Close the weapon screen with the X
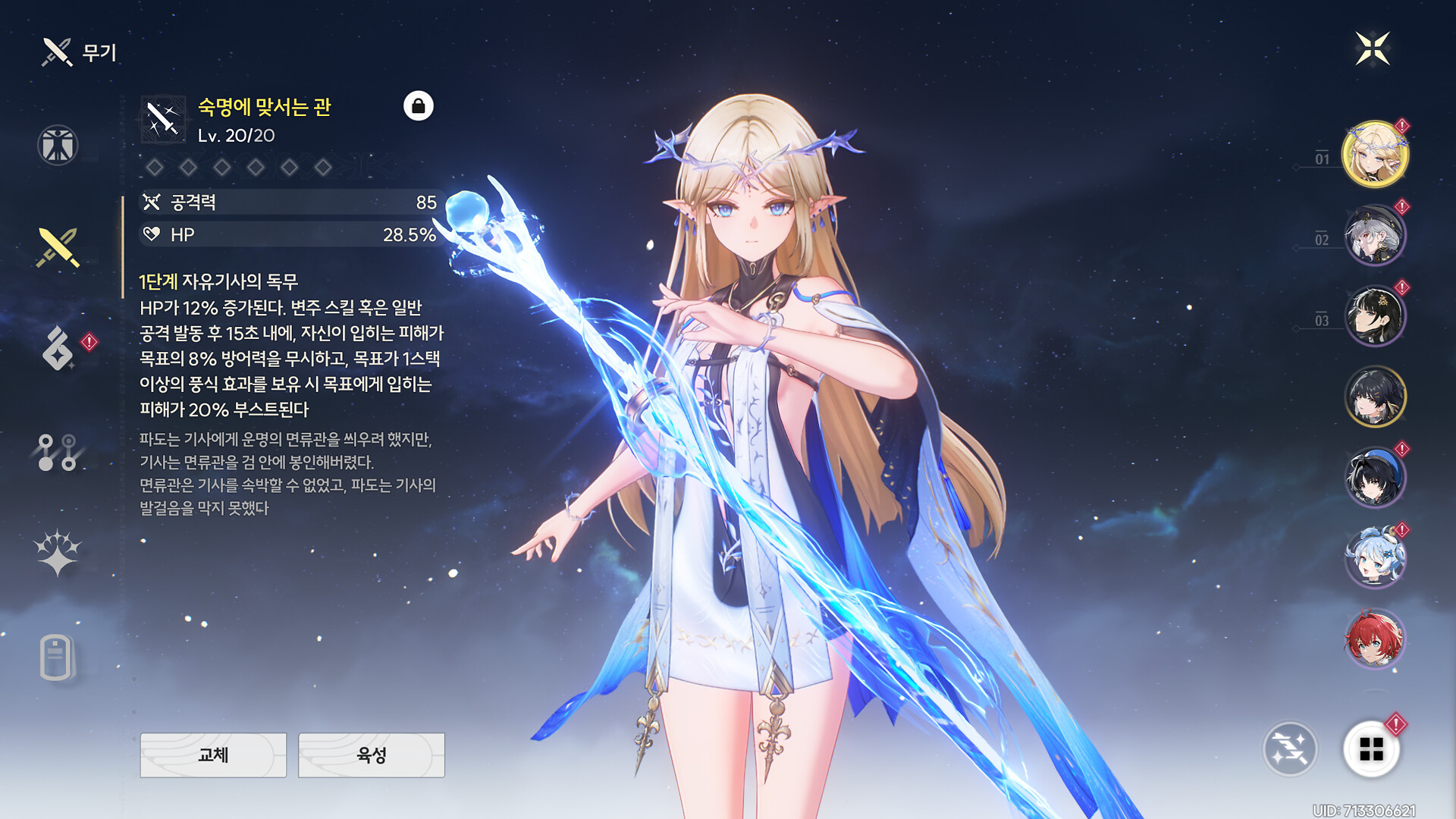 tap(1373, 49)
